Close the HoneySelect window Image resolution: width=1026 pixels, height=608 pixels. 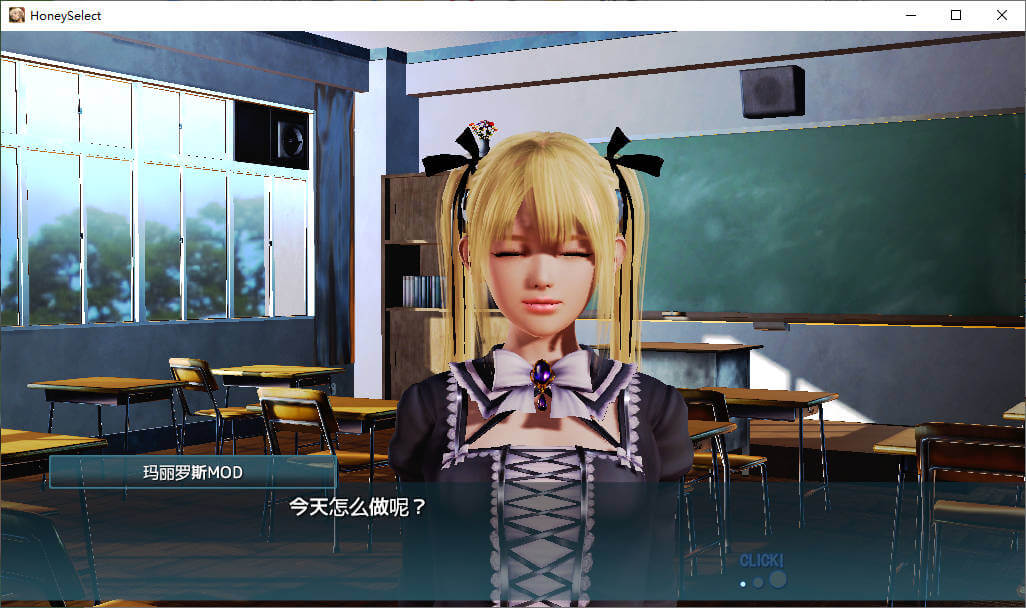[1002, 15]
